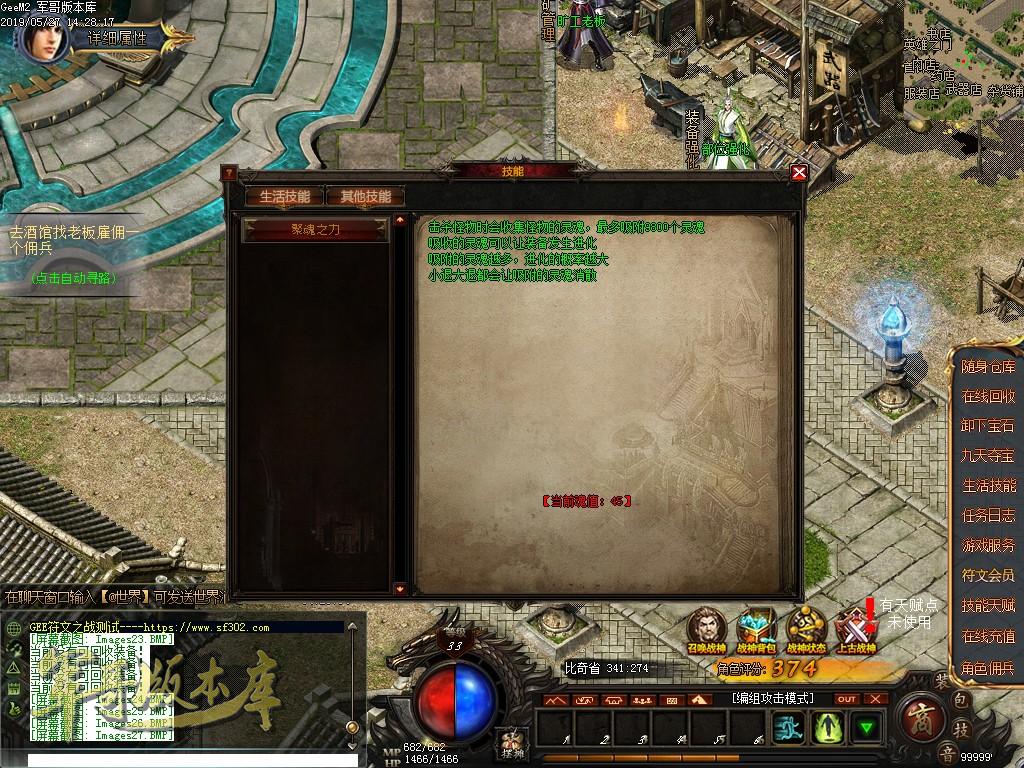
Task: Click the green down-arrow hotbar button
Action: (866, 727)
